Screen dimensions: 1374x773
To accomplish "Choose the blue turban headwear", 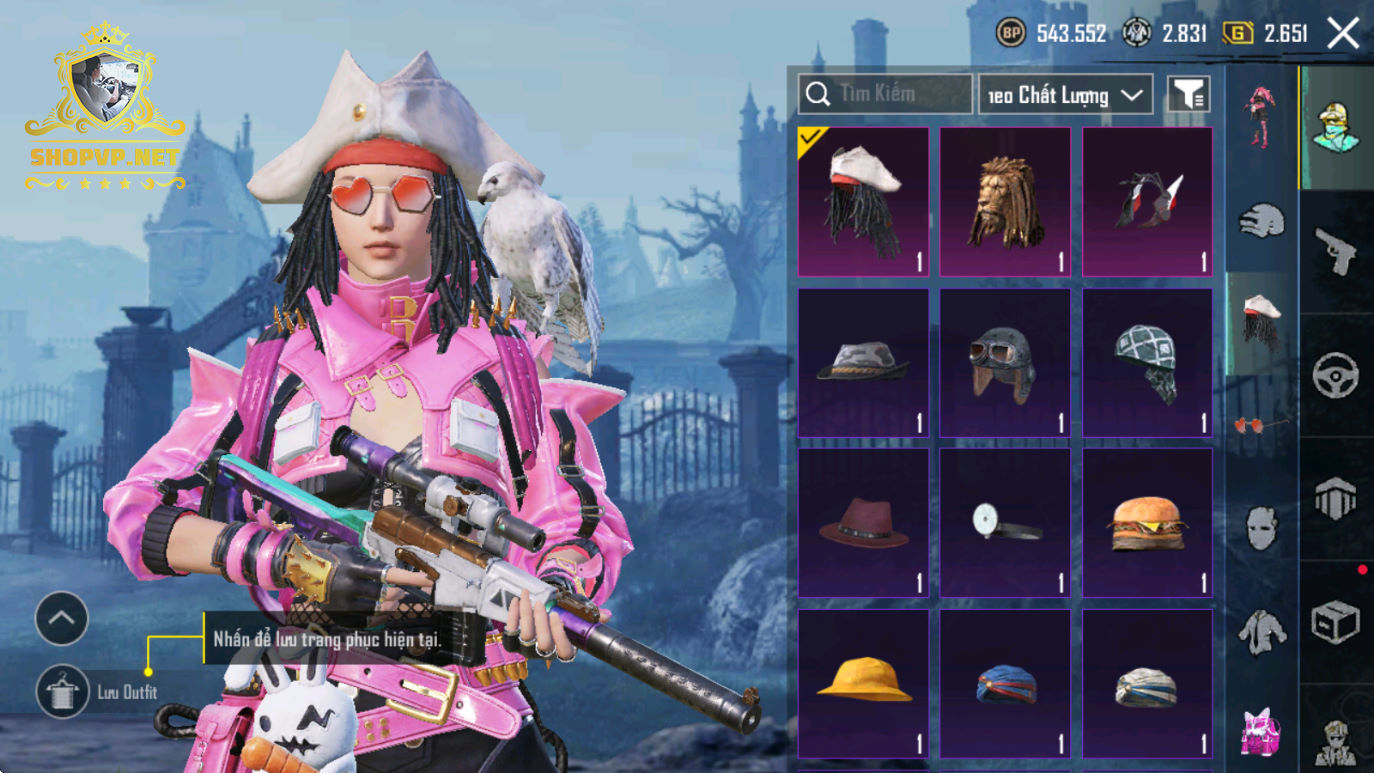I will coord(1005,683).
